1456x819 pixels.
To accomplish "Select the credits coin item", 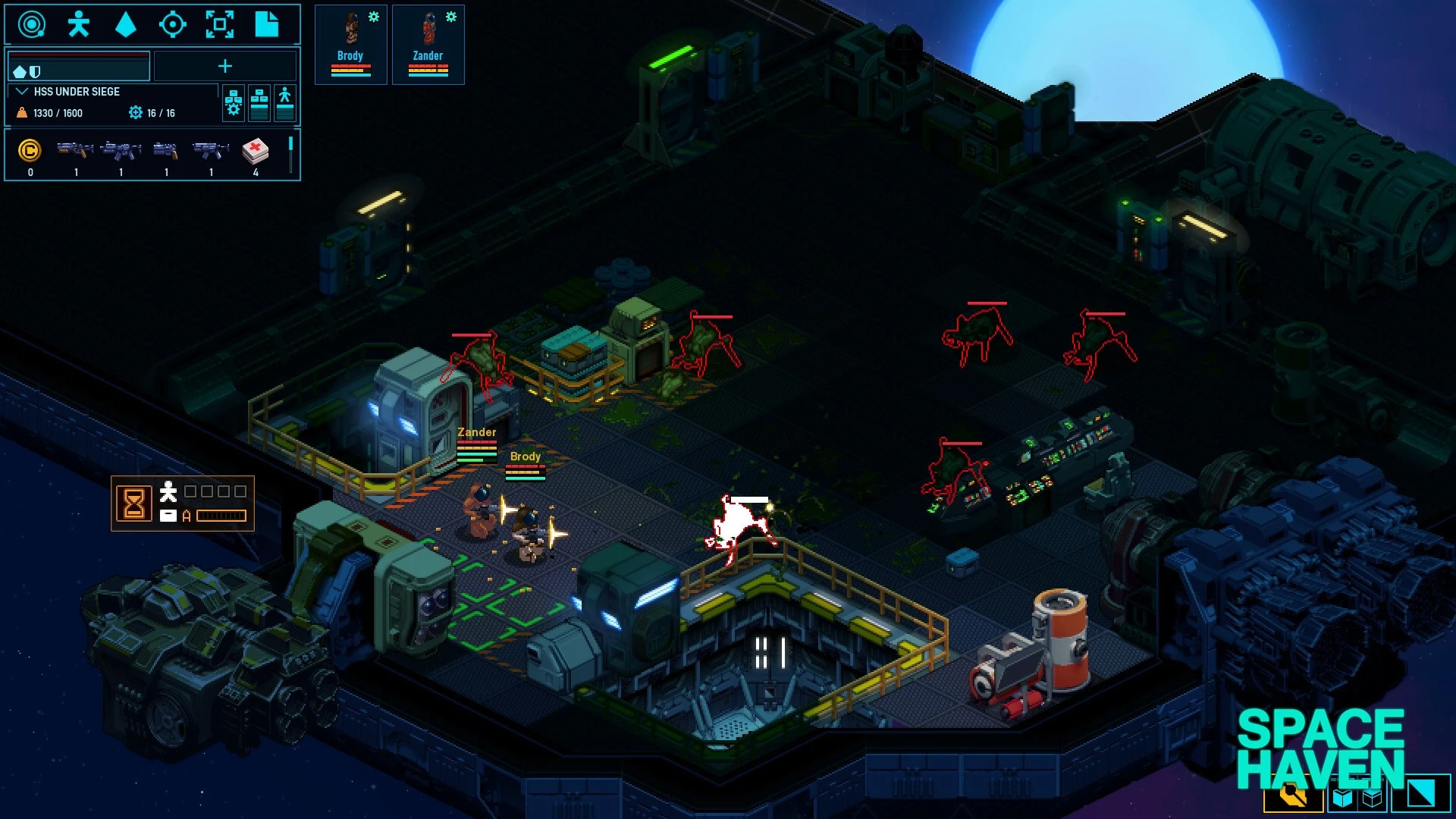I will click(x=30, y=152).
